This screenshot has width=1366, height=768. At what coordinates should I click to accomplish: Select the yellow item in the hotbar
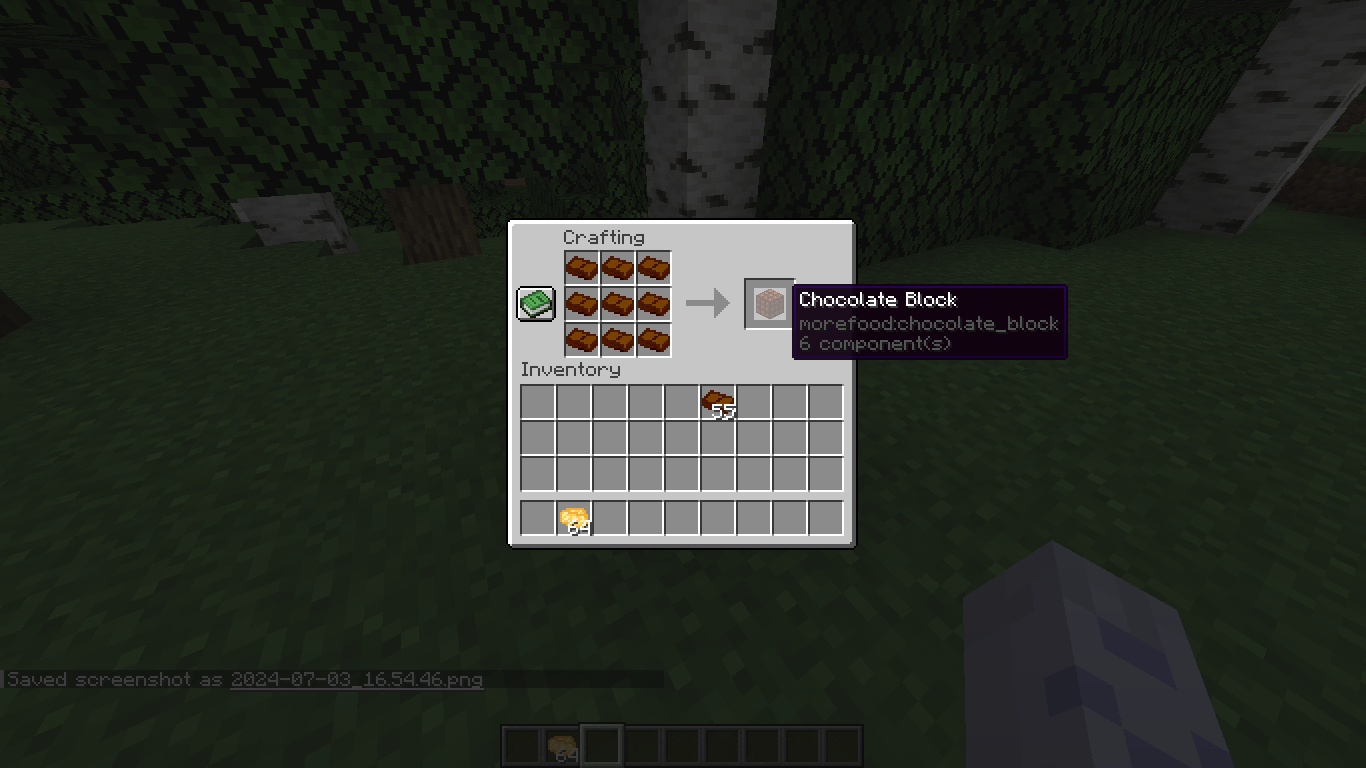pos(562,744)
